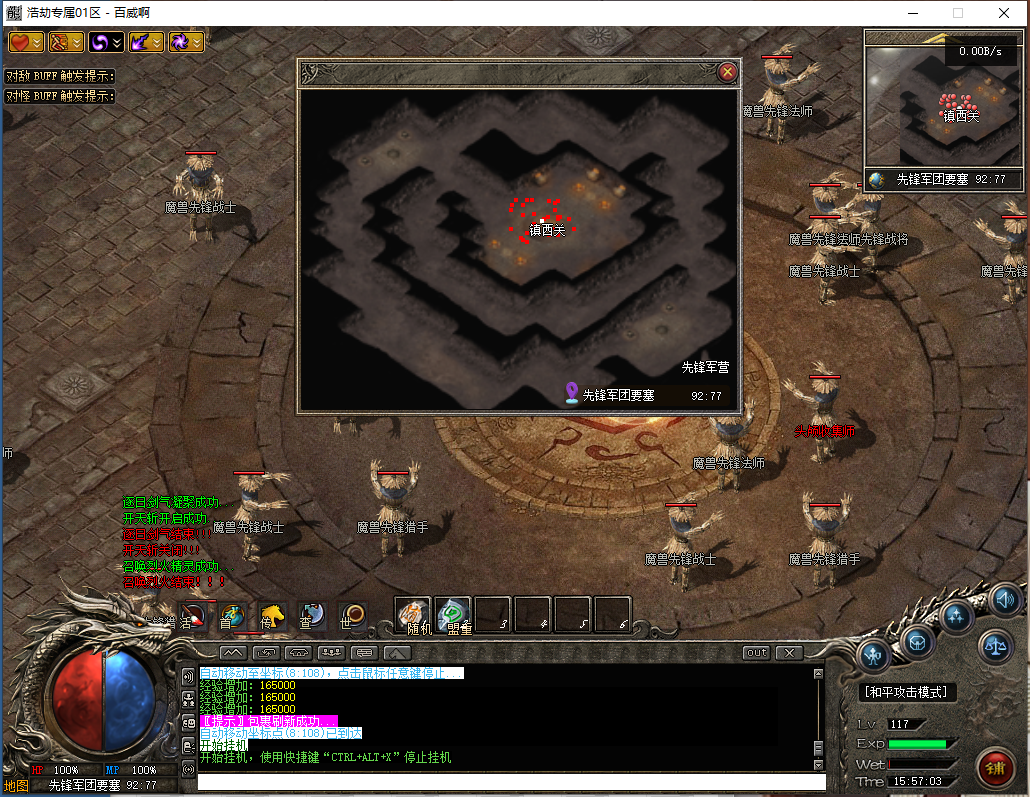
Task: Change the 和平攻击模式 attack mode
Action: pos(908,692)
